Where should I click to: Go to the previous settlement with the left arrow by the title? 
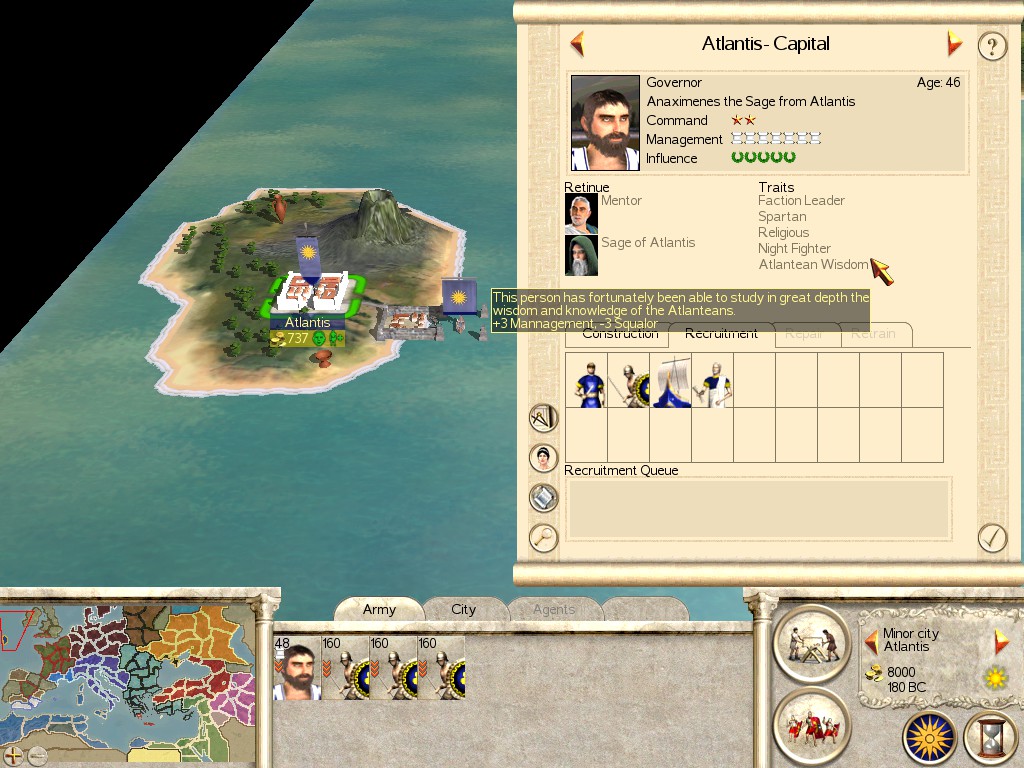coord(577,44)
